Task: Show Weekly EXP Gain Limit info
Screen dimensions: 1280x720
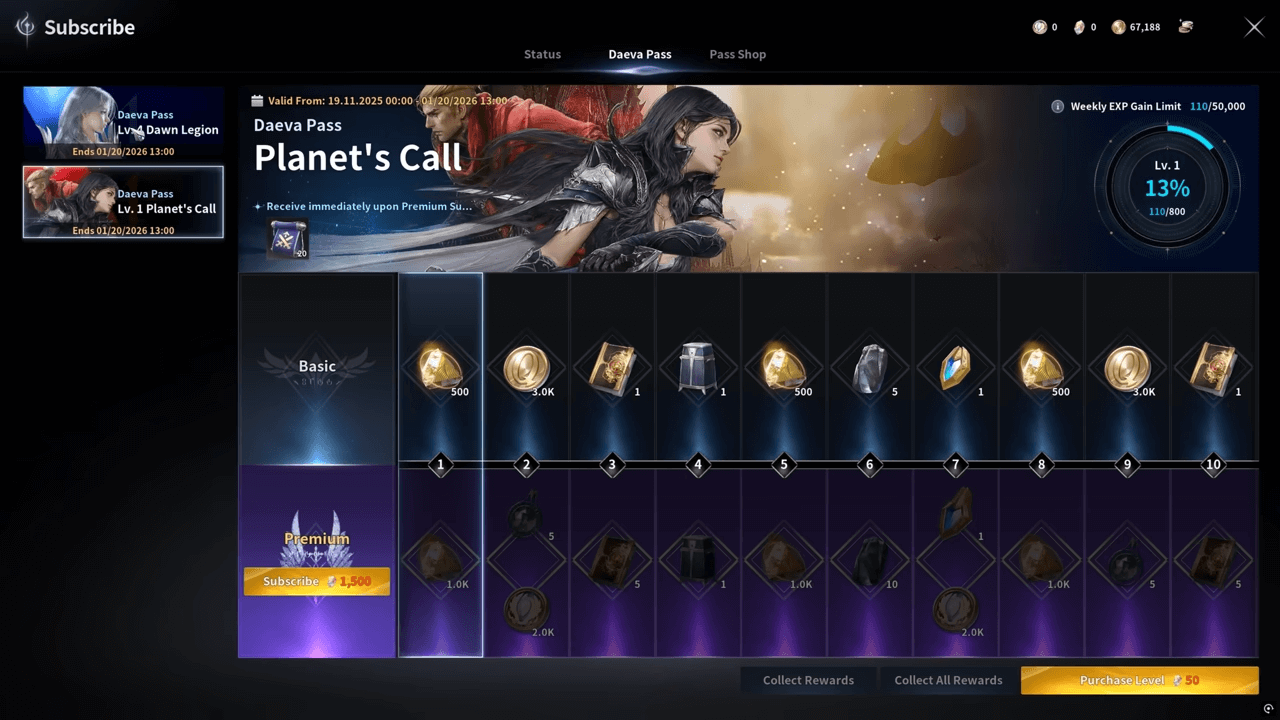Action: click(x=1057, y=106)
